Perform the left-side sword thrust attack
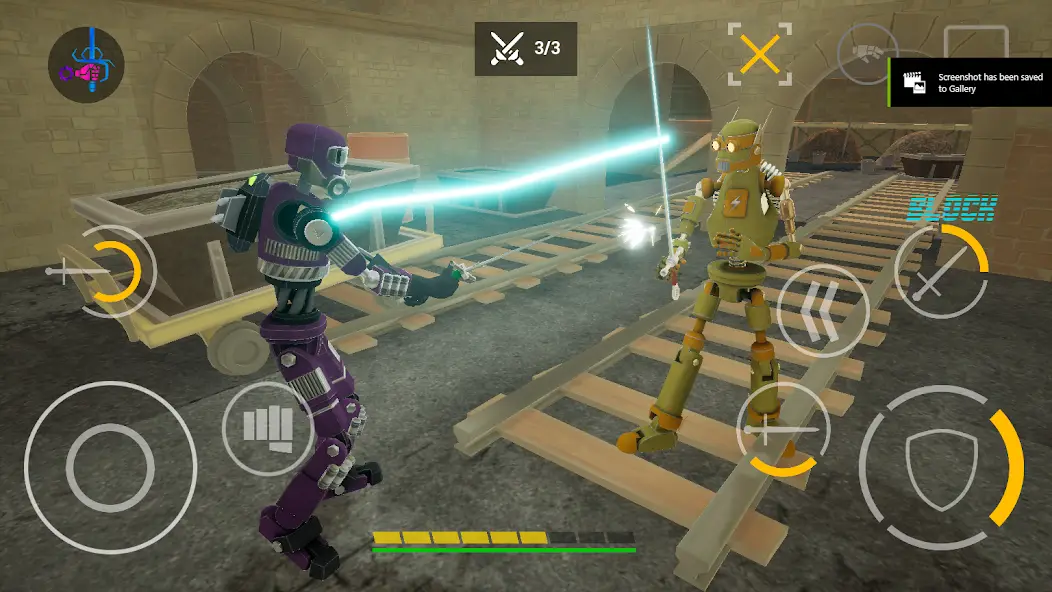This screenshot has width=1052, height=592. click(105, 271)
